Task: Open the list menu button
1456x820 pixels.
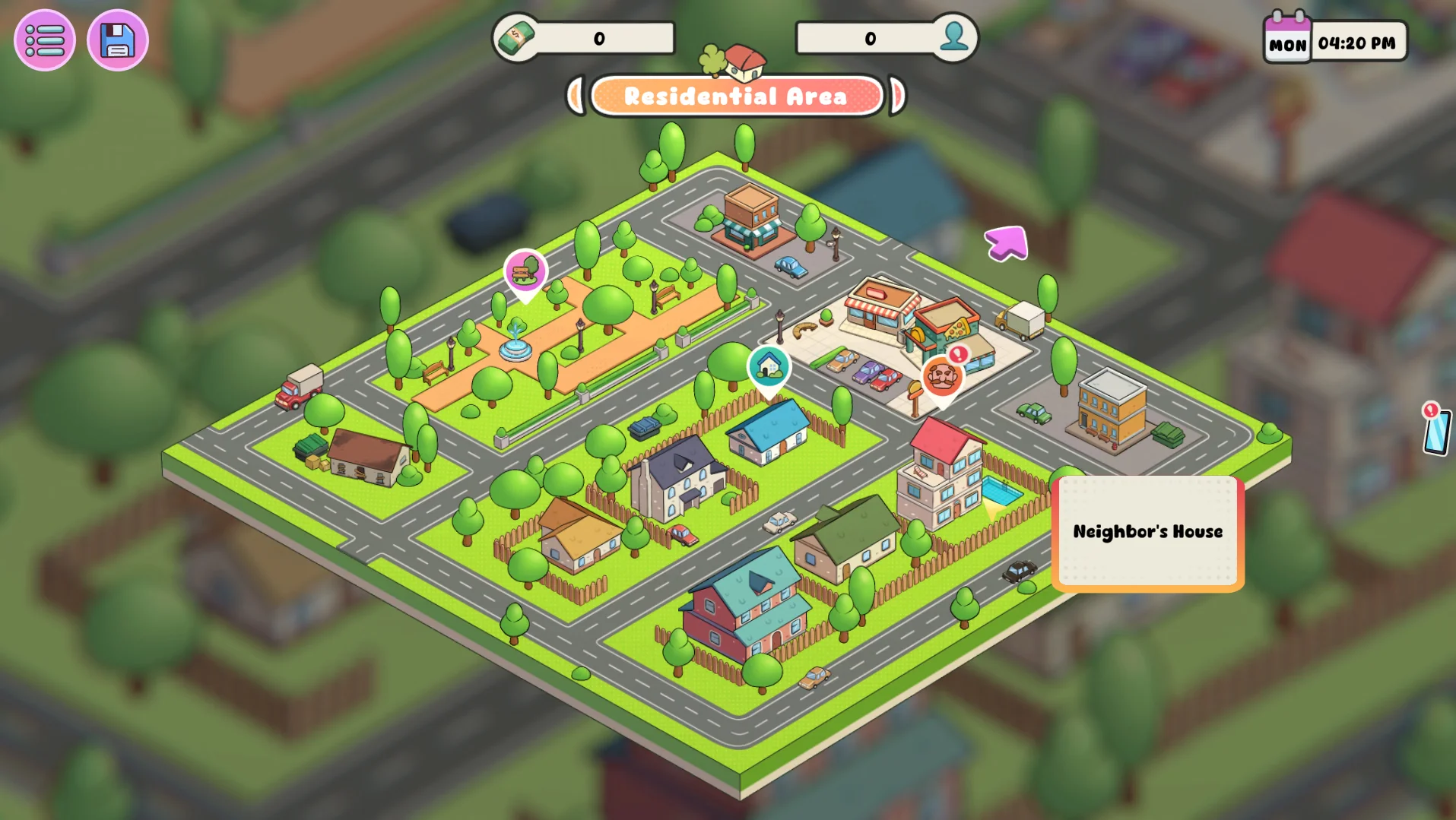Action: point(45,40)
